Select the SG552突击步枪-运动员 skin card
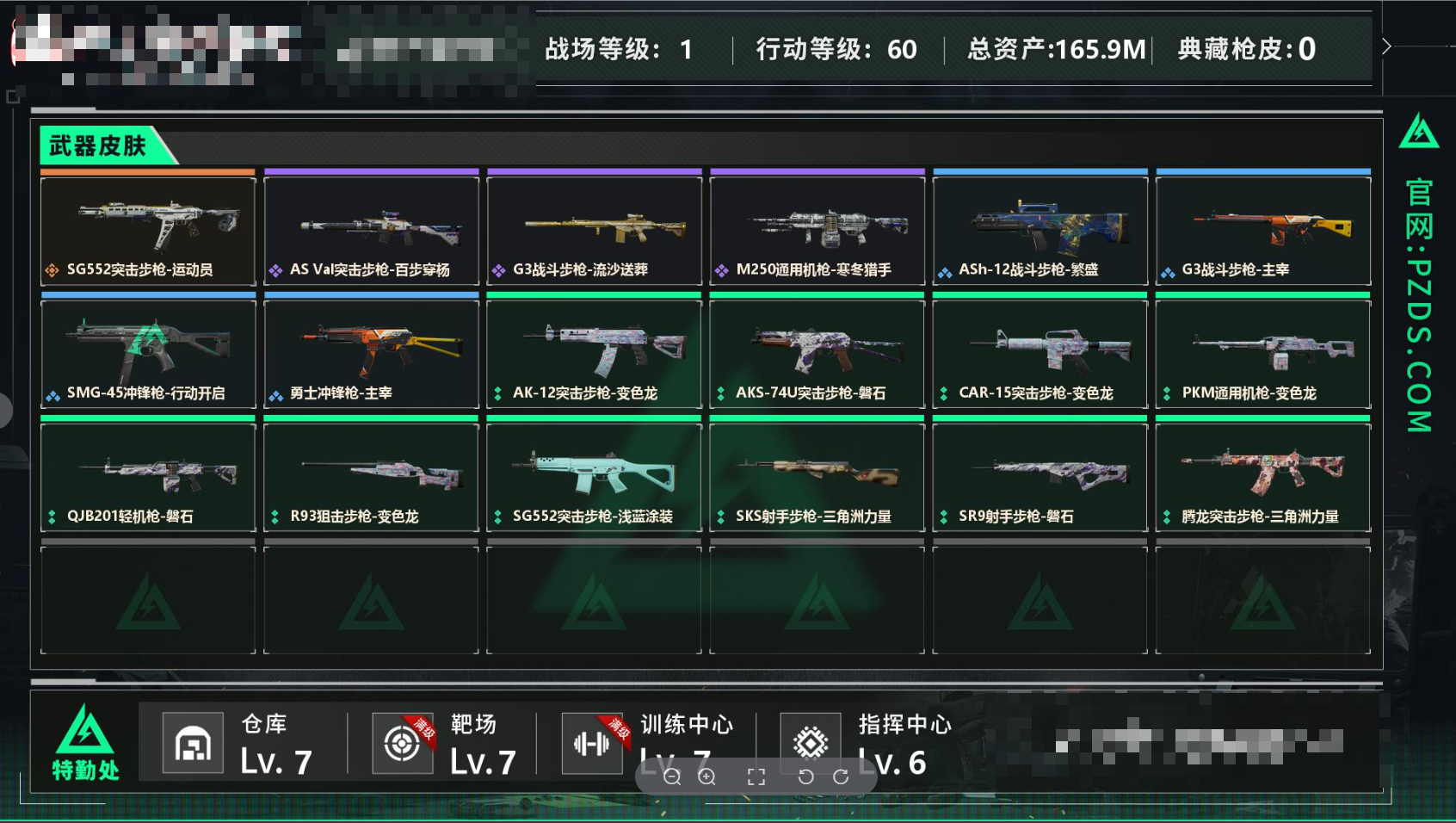The width and height of the screenshot is (1456, 823). [147, 224]
